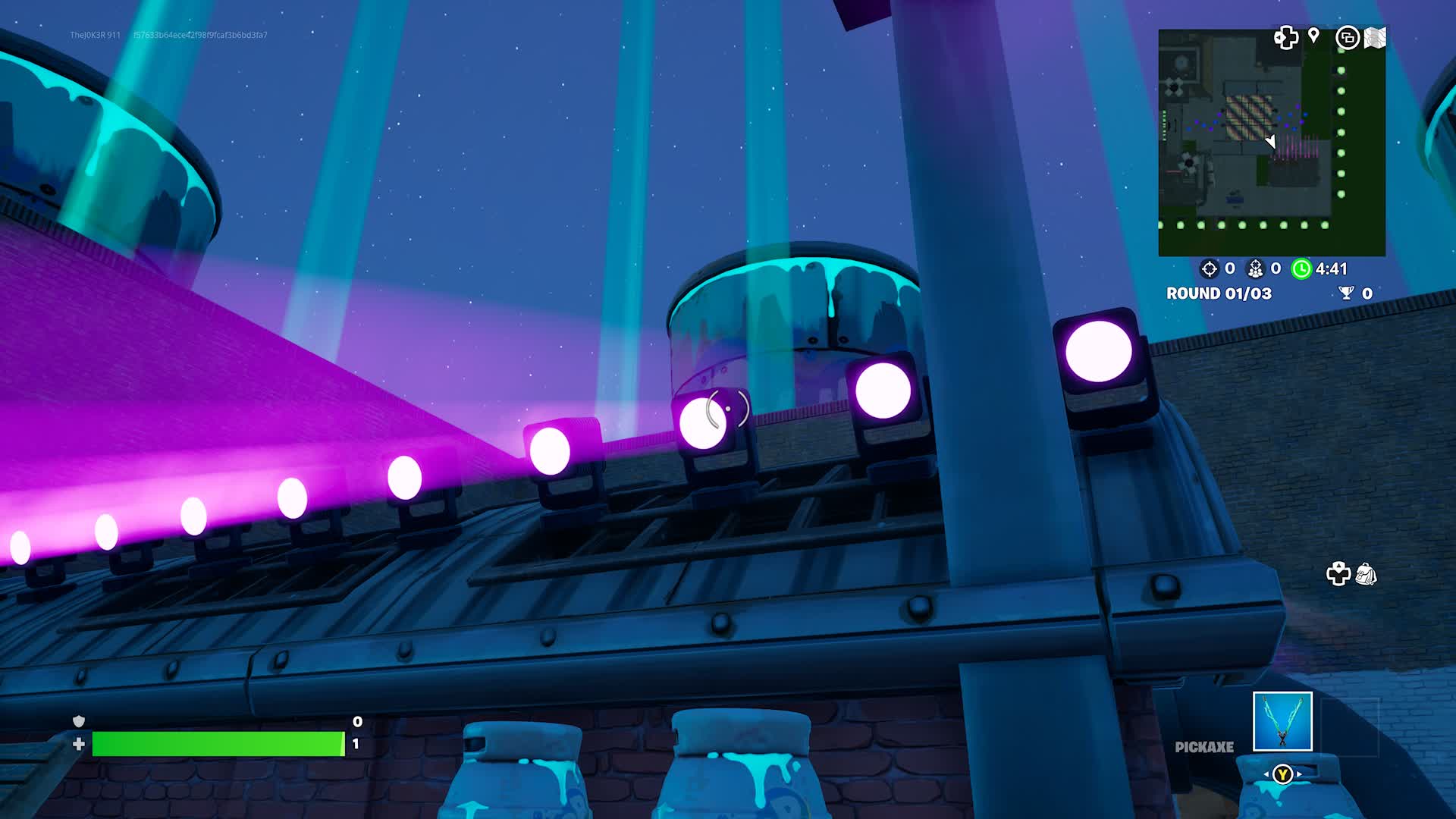This screenshot has height=819, width=1456.
Task: Click the right arrow beside the Y button
Action: pos(1299,774)
